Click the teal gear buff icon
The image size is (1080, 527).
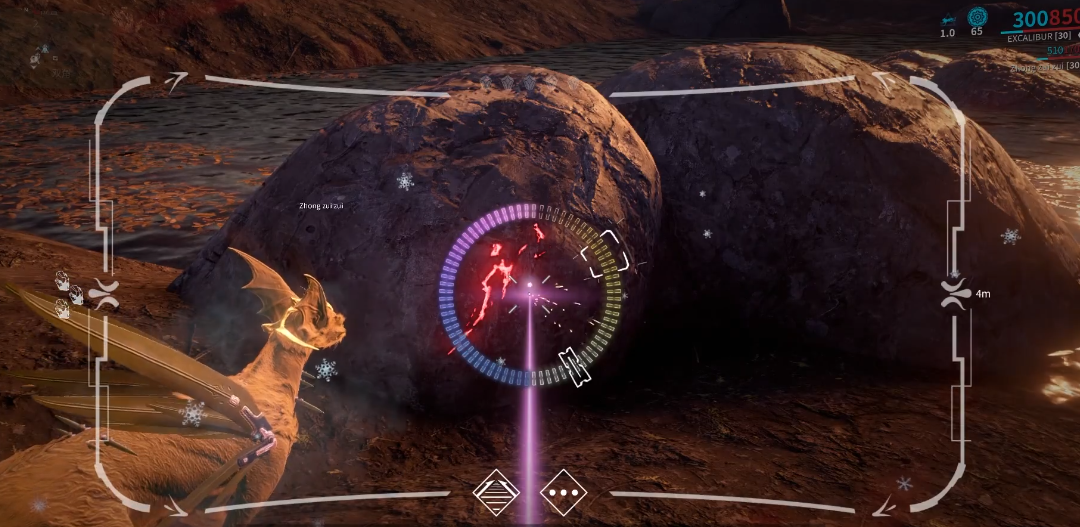point(976,17)
